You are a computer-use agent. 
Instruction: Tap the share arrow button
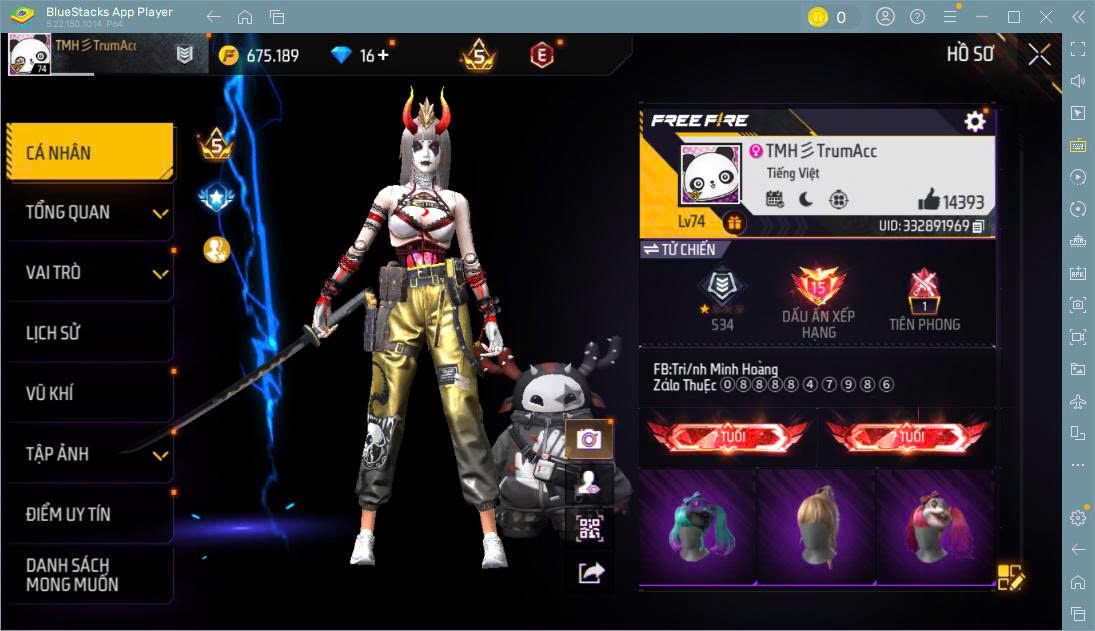590,572
